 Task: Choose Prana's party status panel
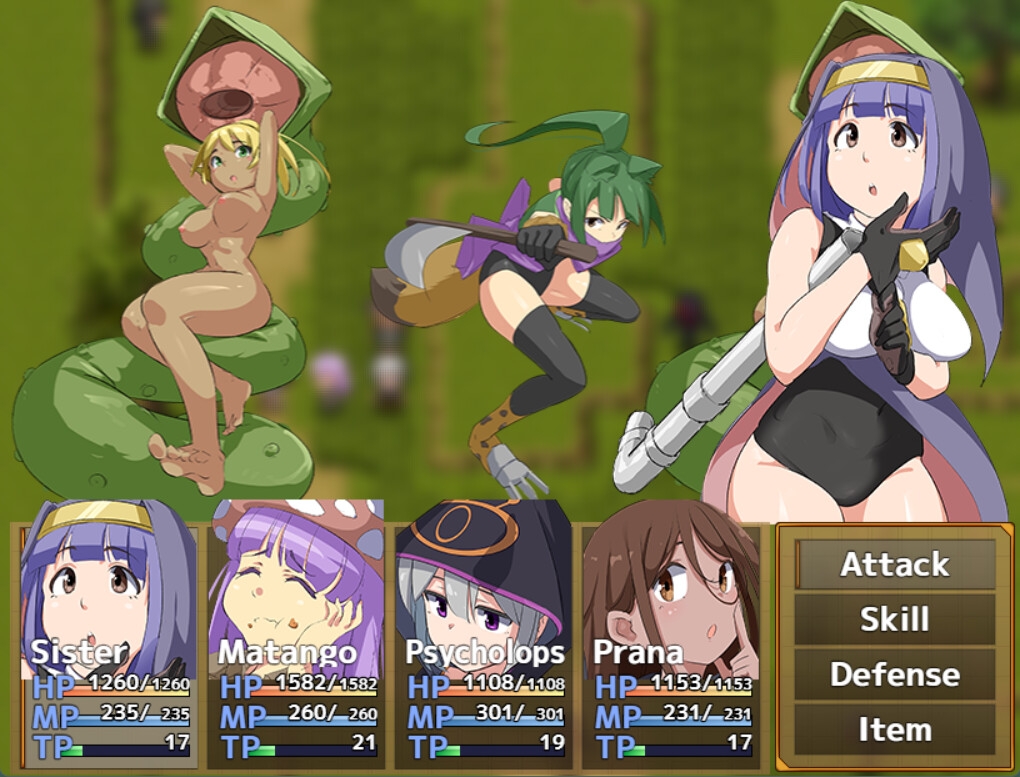click(671, 633)
